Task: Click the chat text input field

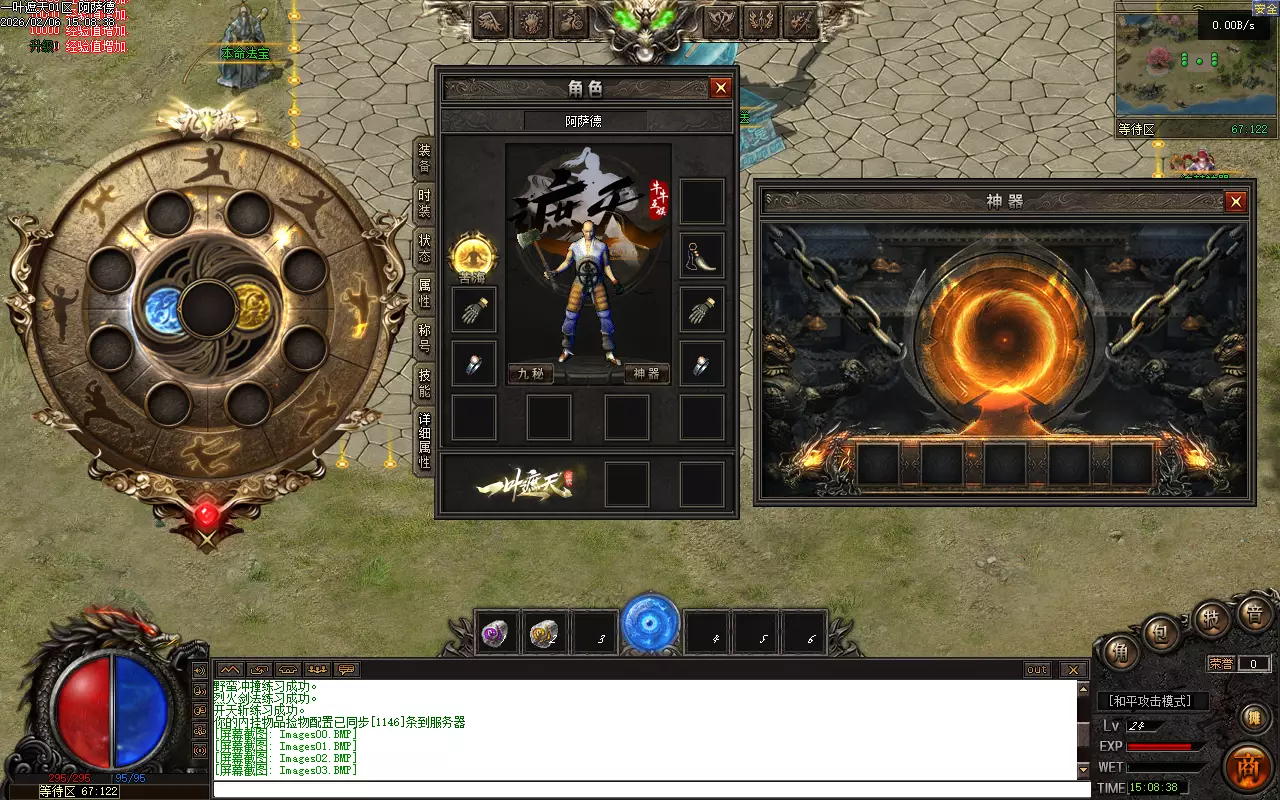Action: tap(650, 789)
